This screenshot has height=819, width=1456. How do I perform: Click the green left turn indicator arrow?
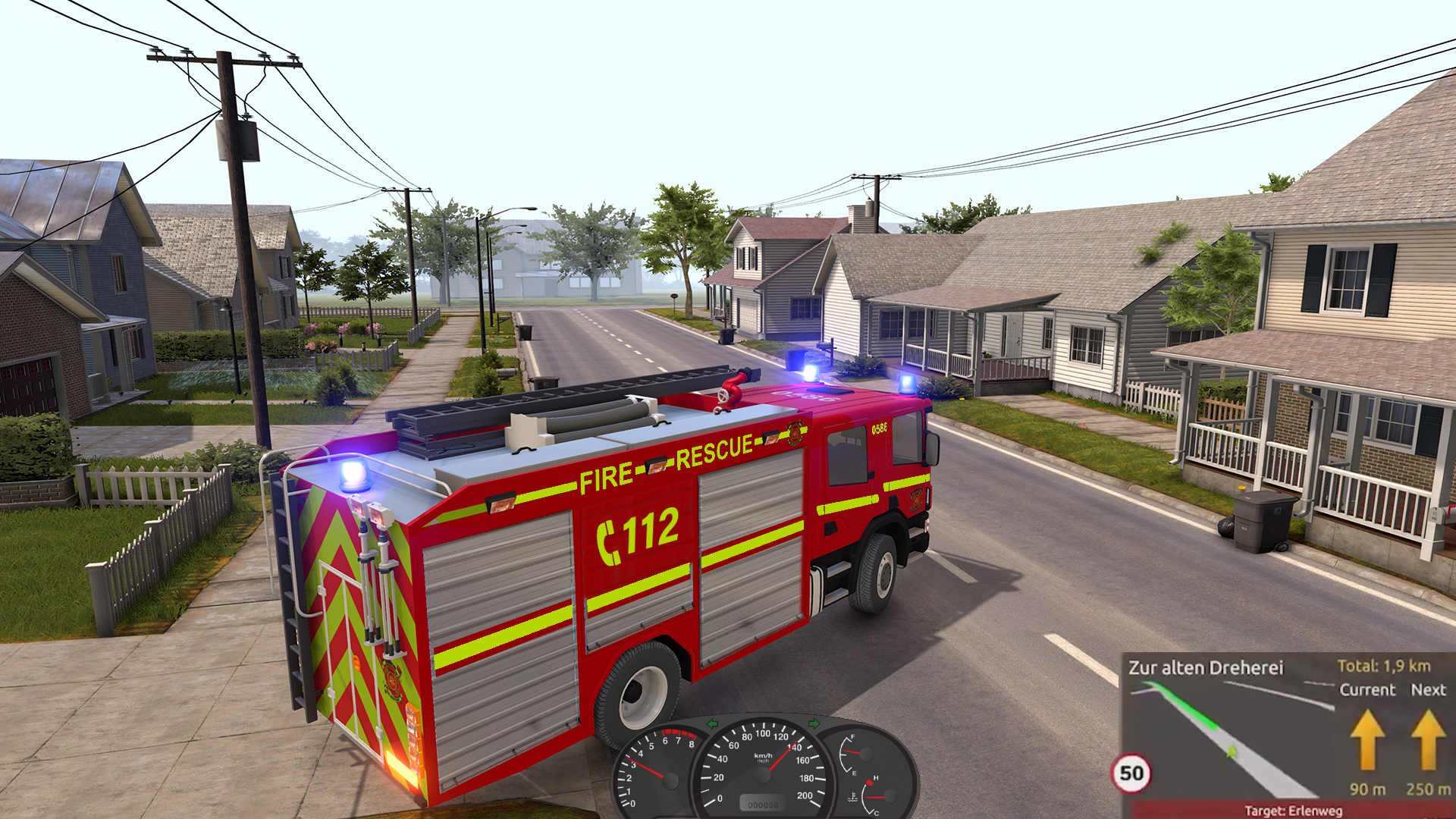[713, 724]
